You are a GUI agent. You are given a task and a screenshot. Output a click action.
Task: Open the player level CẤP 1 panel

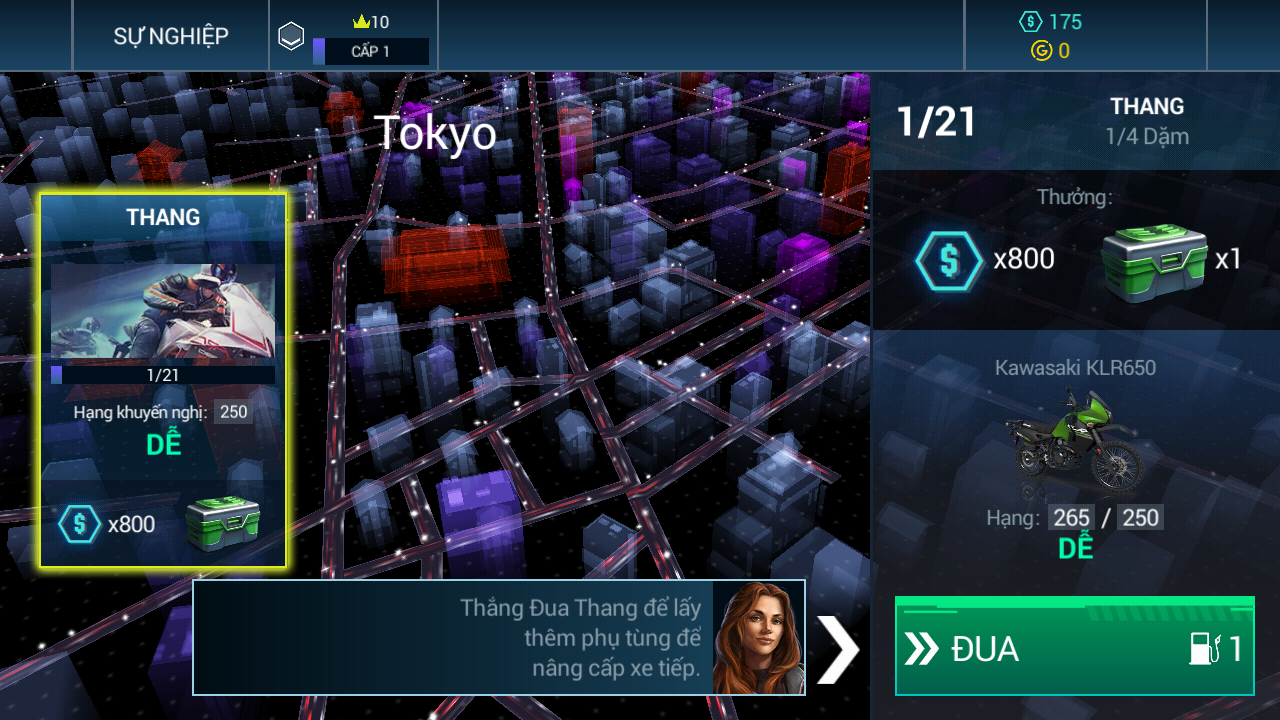(x=354, y=37)
